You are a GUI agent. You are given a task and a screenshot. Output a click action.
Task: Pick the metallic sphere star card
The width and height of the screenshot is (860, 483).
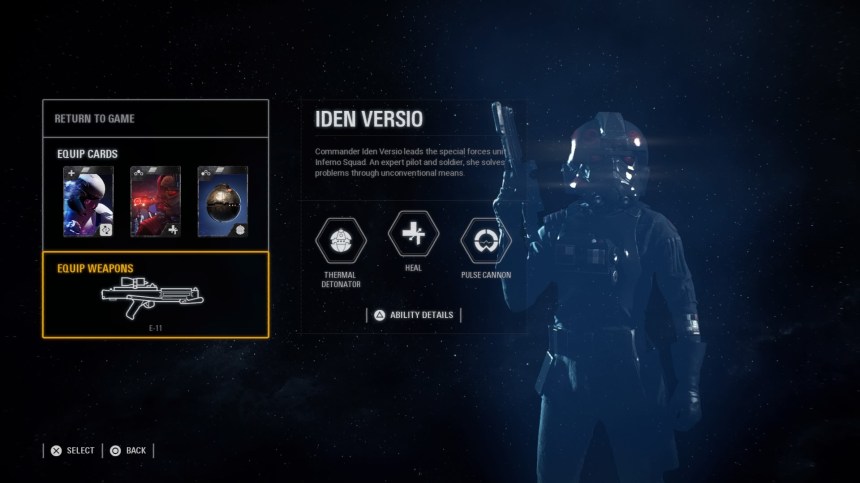[222, 201]
